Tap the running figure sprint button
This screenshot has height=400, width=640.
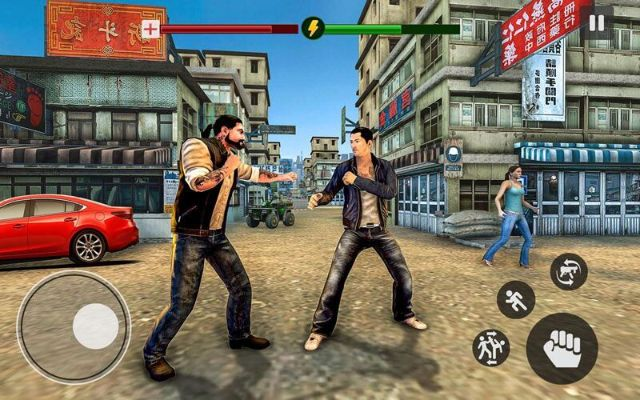[516, 299]
